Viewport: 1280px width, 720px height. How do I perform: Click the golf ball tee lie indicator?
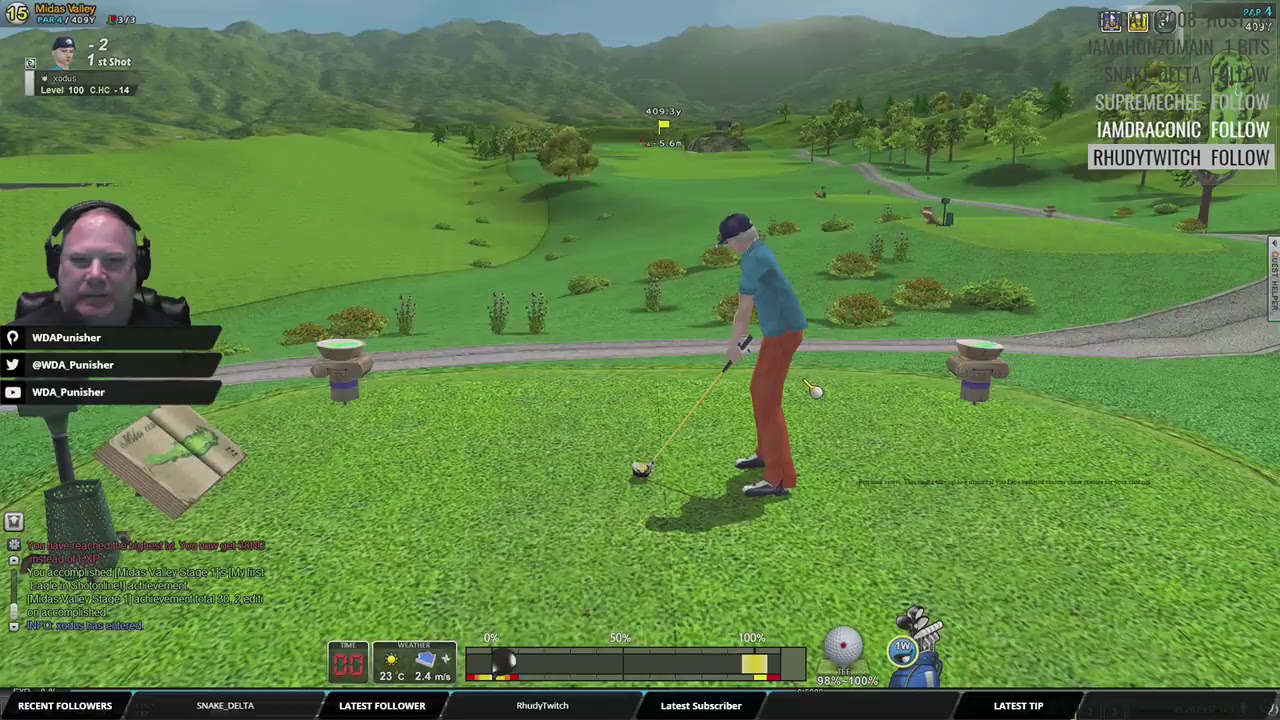coord(844,652)
